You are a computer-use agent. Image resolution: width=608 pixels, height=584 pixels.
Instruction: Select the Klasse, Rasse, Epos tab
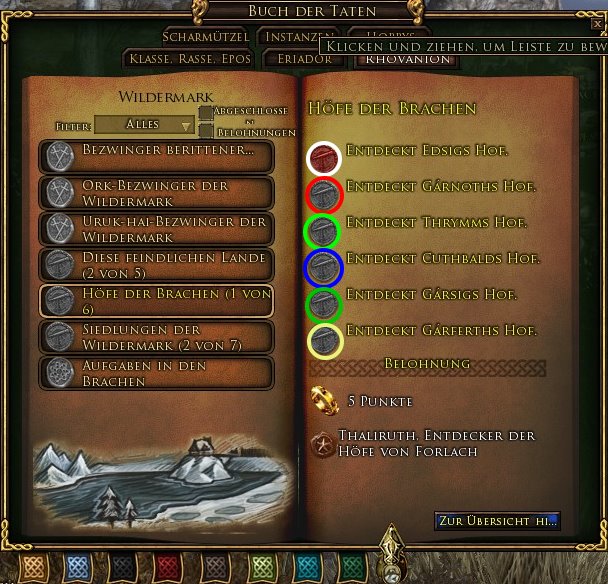pos(190,59)
